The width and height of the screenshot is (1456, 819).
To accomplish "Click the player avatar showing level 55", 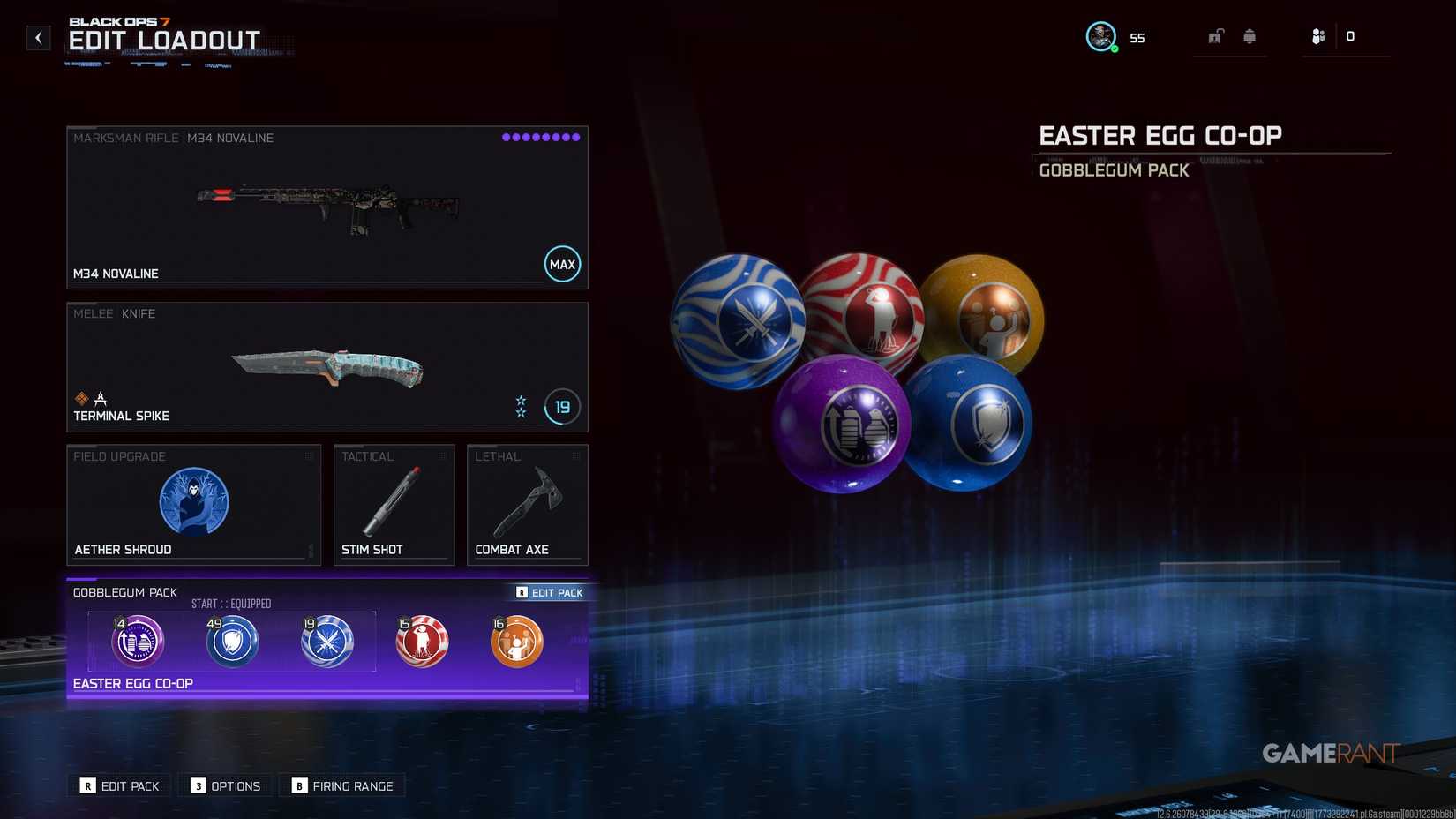I will [x=1100, y=36].
